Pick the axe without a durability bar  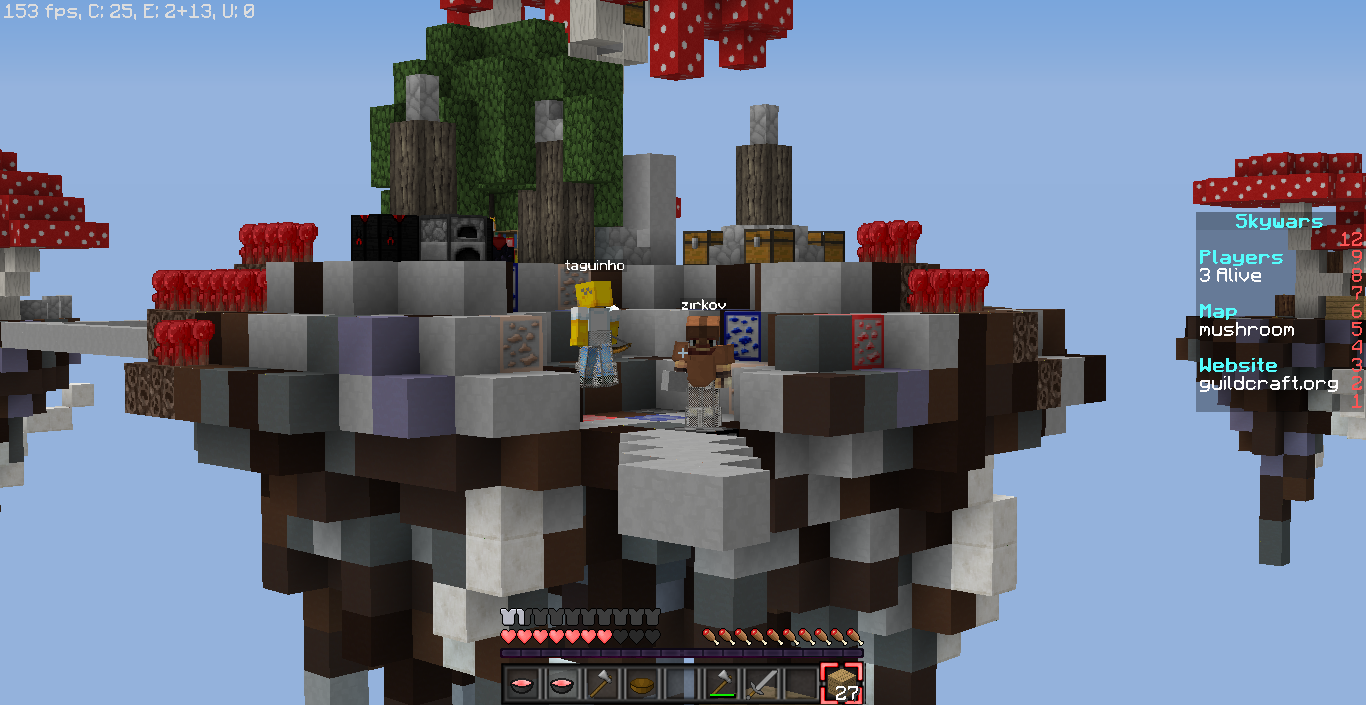[602, 684]
